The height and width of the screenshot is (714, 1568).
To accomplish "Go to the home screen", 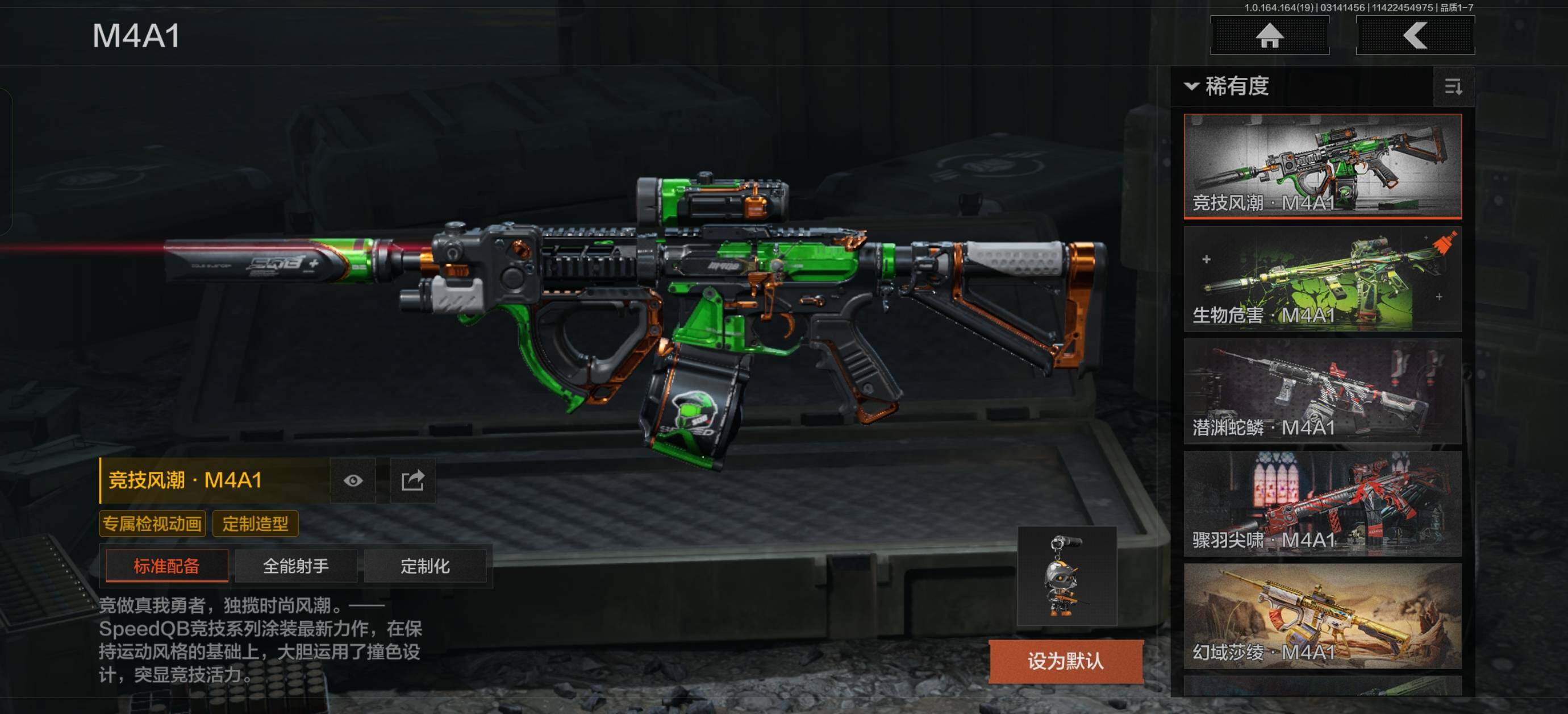I will coord(1269,35).
